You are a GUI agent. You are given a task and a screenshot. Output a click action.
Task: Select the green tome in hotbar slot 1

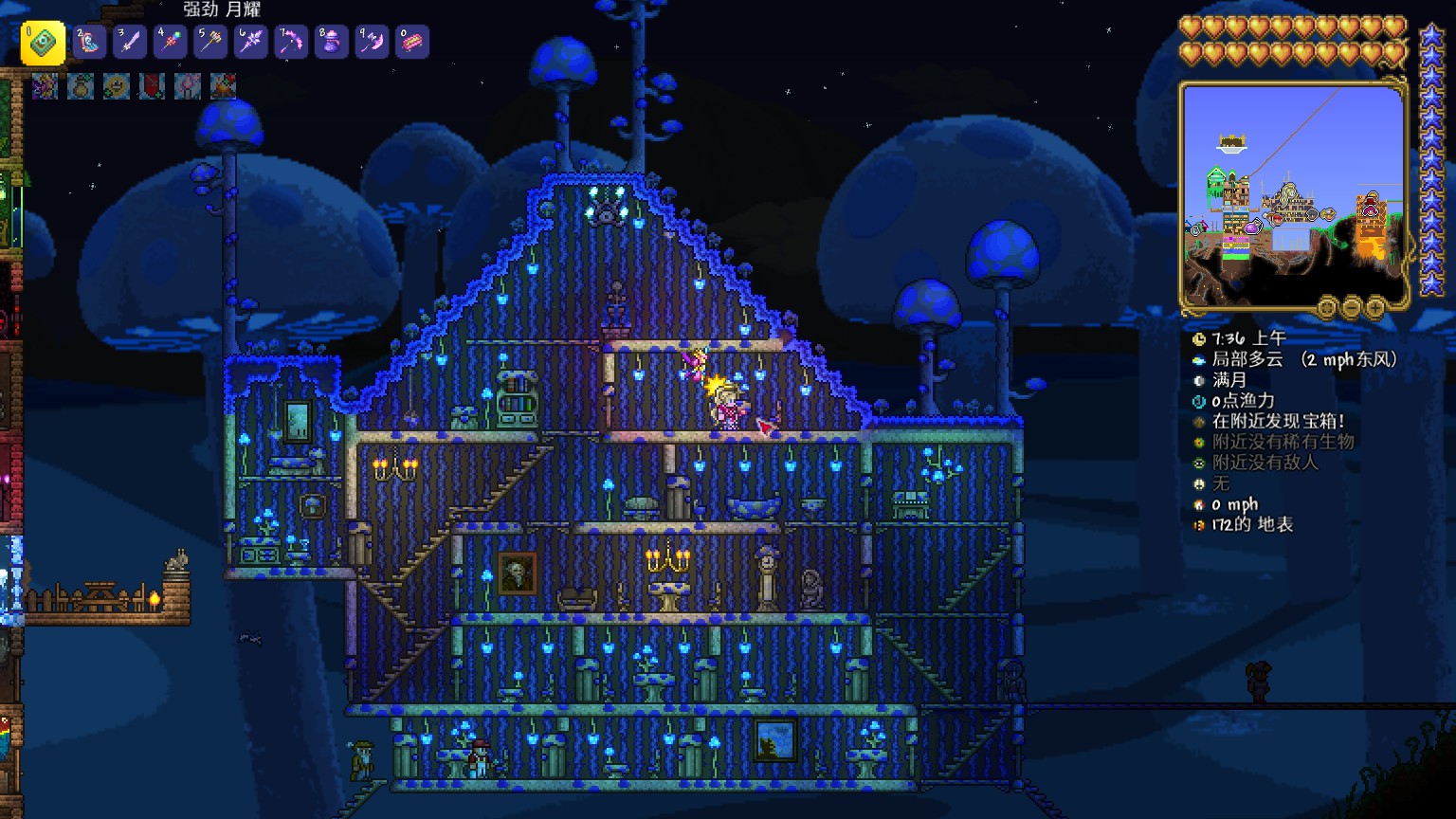[x=43, y=42]
